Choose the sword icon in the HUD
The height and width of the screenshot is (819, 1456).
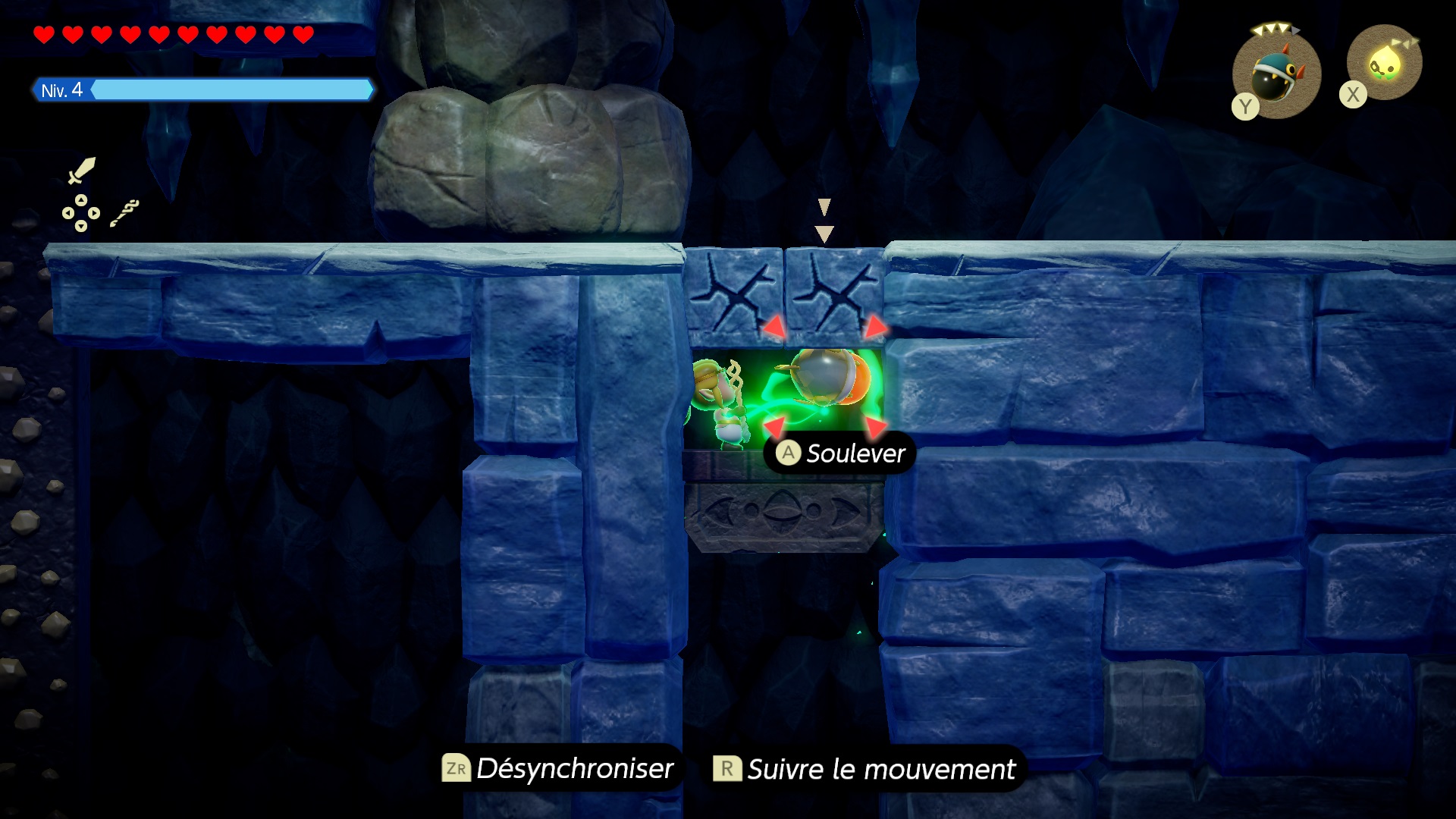(81, 171)
